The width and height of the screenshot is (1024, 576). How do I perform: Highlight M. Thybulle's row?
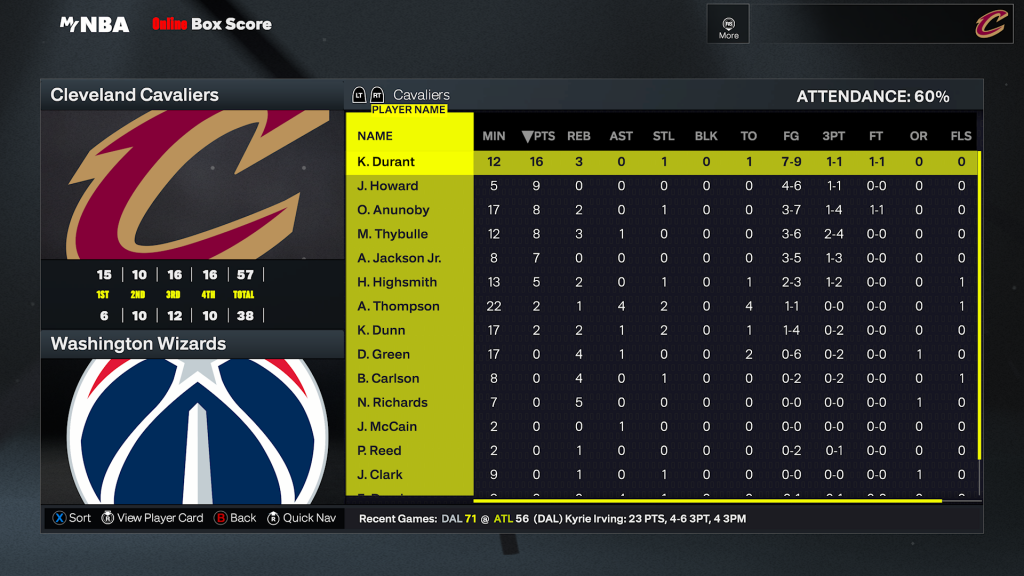click(392, 234)
